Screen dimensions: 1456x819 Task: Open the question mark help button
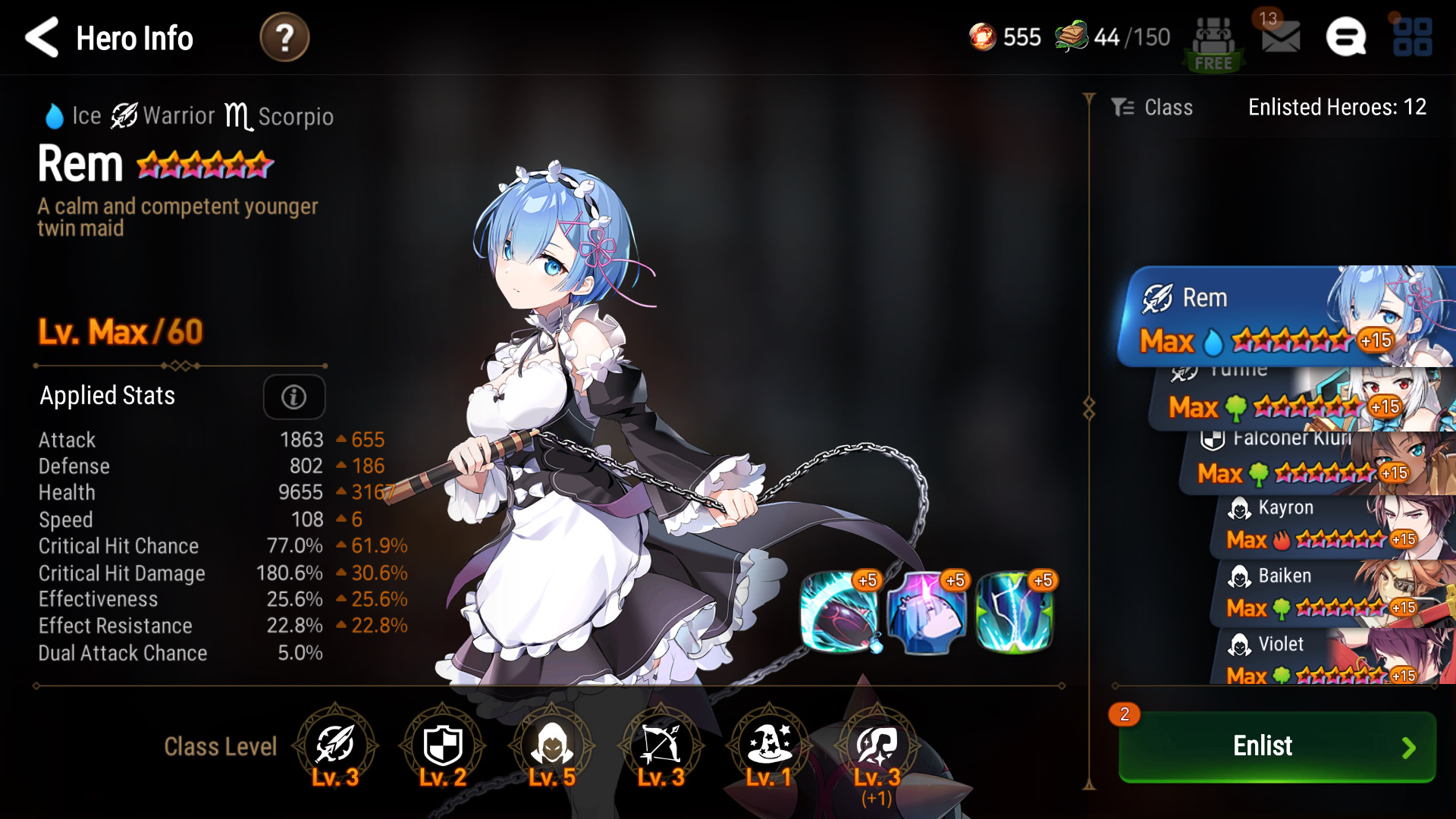pos(284,37)
